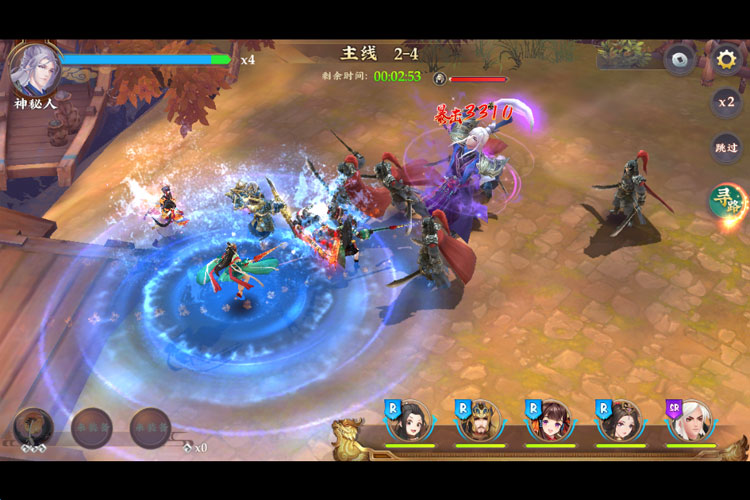
Task: Toggle the x2 battle speed button
Action: point(726,102)
